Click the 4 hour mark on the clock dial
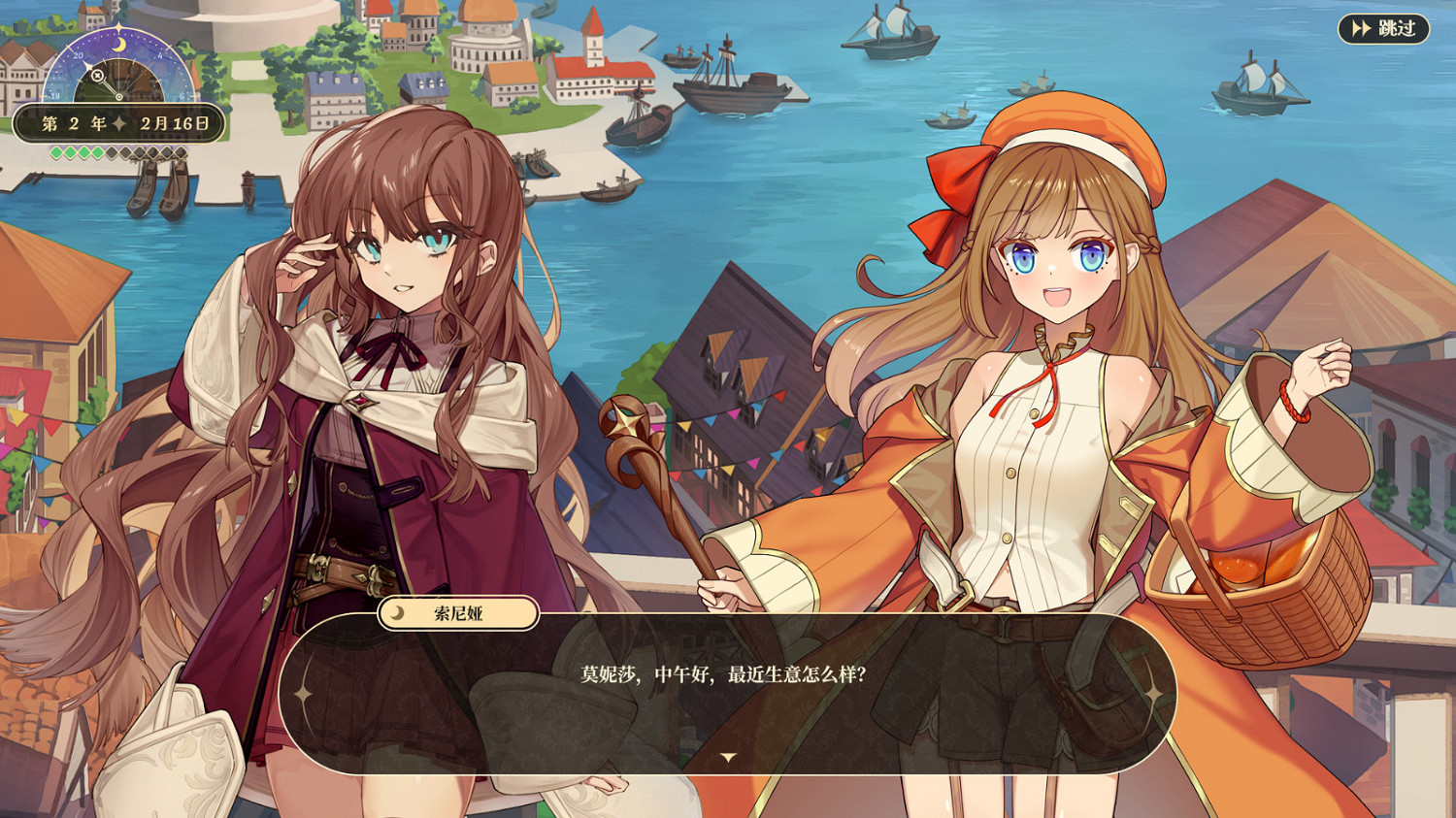Viewport: 1456px width, 818px height. 159,54
